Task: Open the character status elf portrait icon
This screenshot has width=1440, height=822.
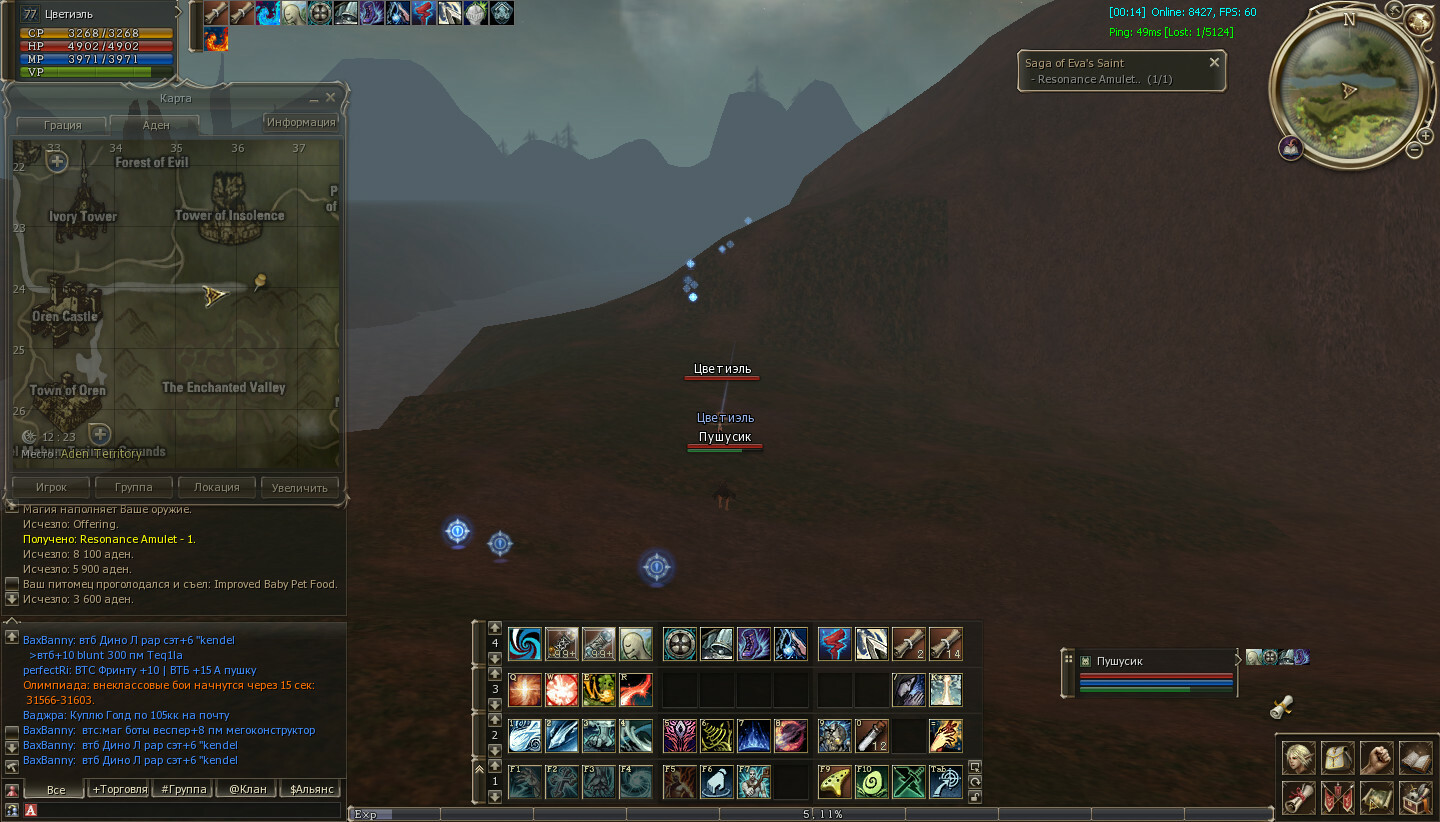Action: pos(1299,757)
